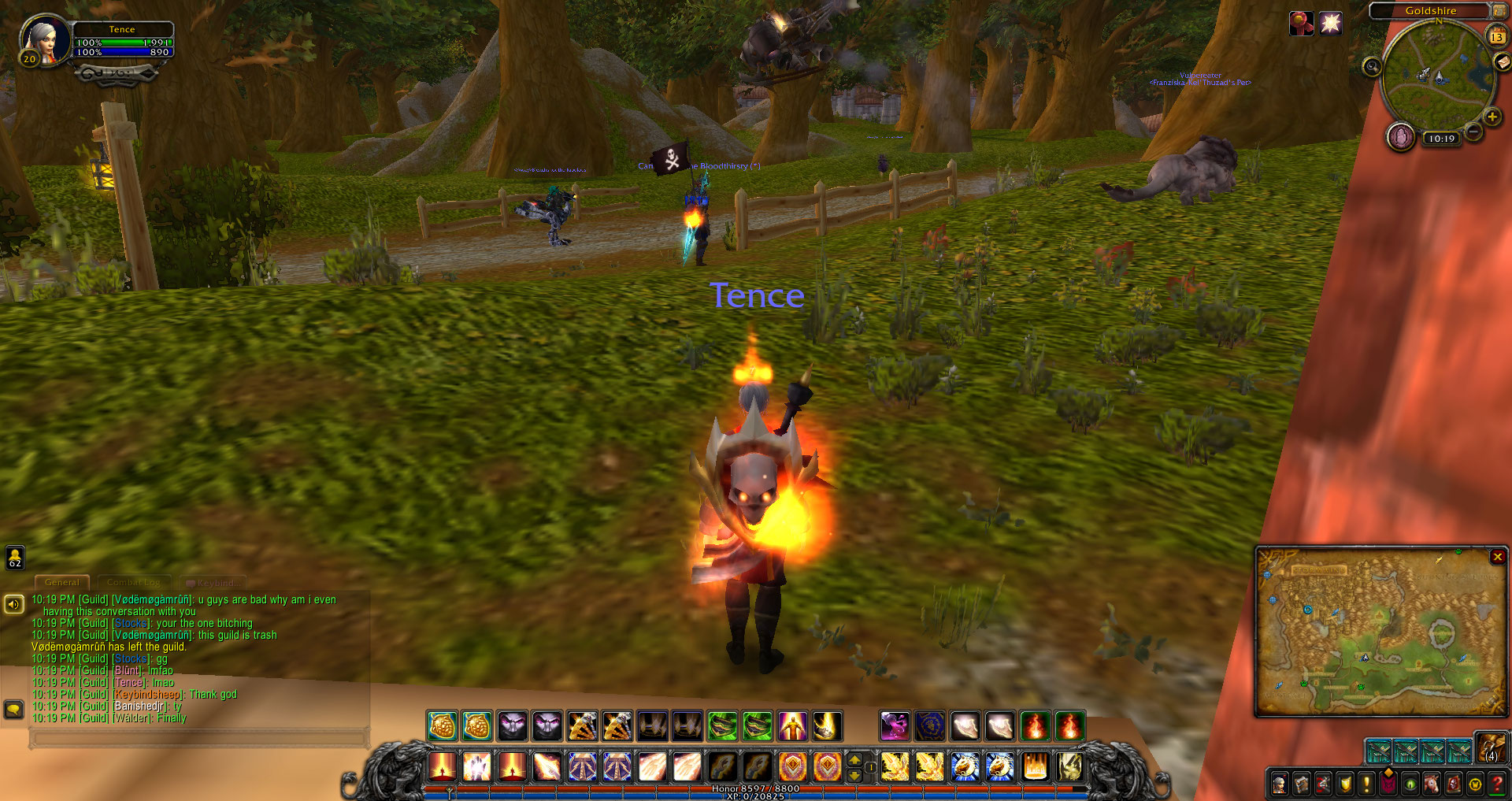Image resolution: width=1512 pixels, height=801 pixels.
Task: Click the Tence player portrait frame
Action: (45, 39)
